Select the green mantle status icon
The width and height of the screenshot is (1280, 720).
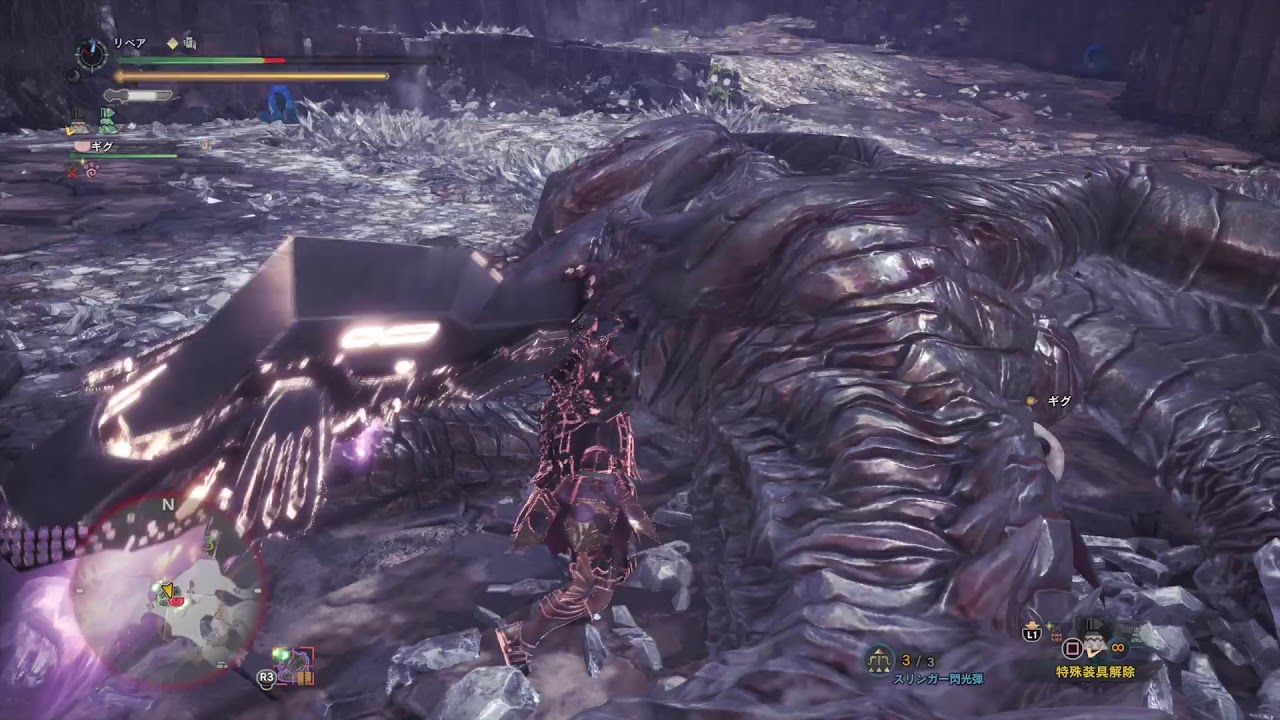107,121
